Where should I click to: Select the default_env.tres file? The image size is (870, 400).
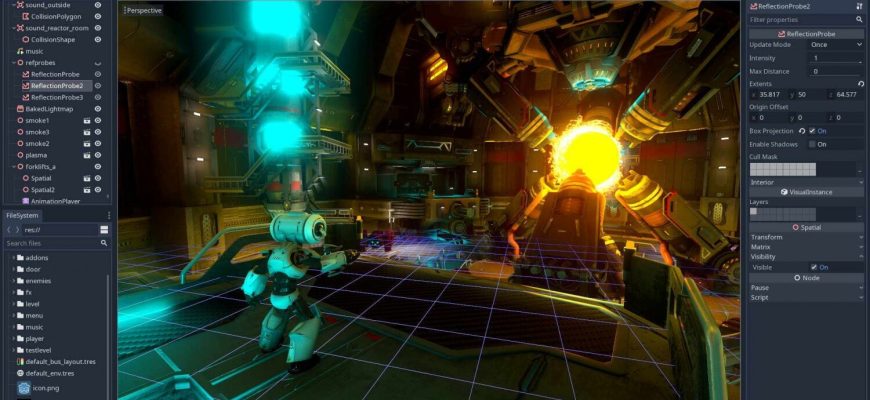coord(52,373)
